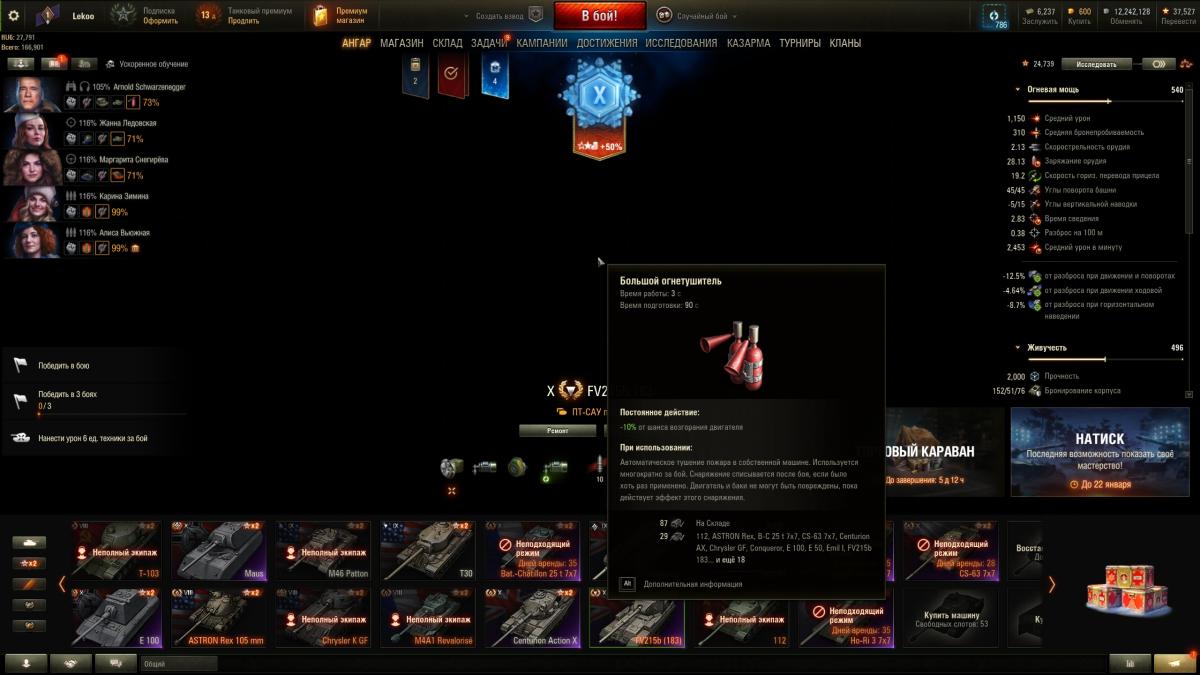Open the СКЛАД tab
This screenshot has height=675, width=1200.
pos(447,43)
